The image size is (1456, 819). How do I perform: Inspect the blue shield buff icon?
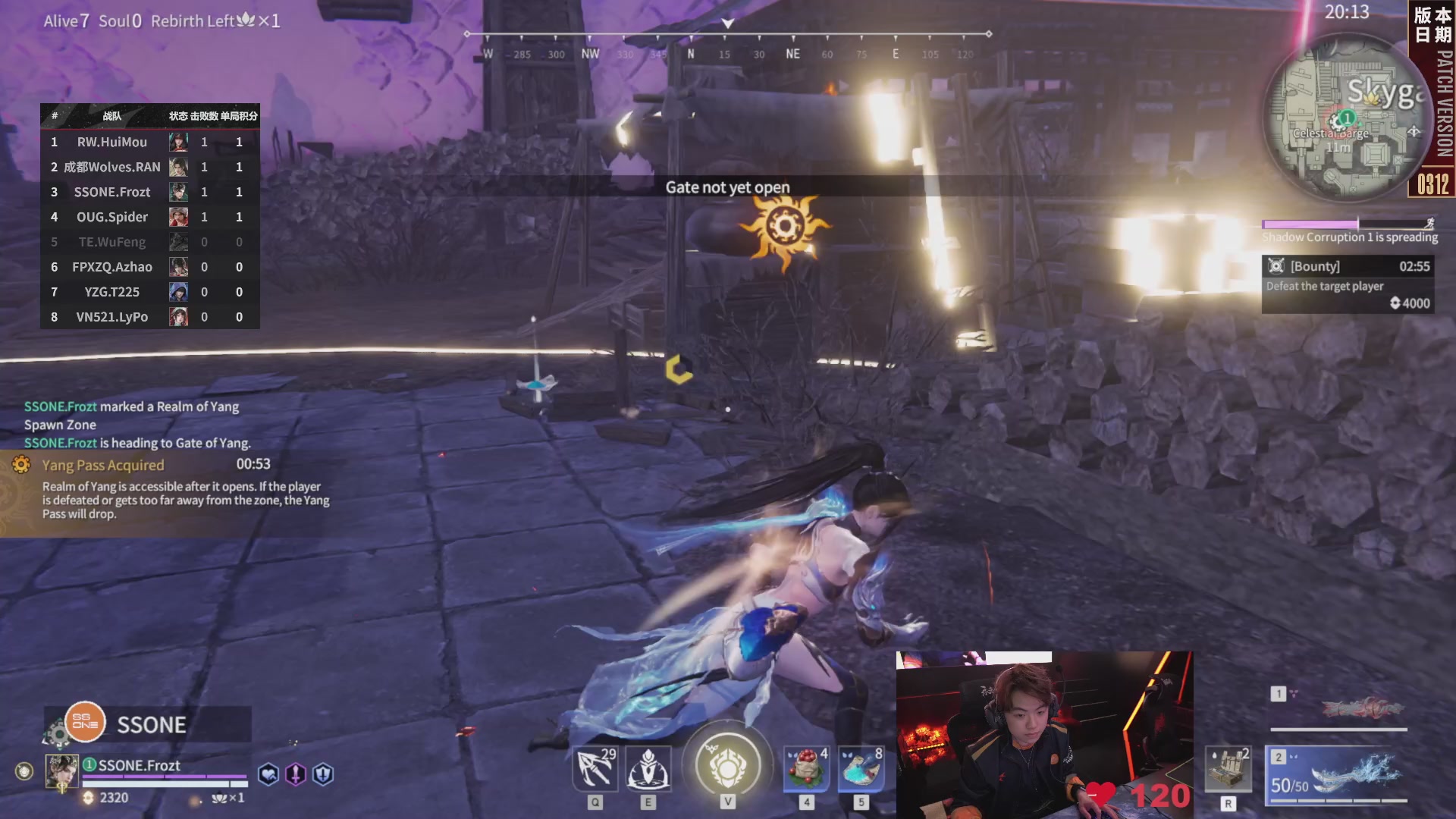(x=323, y=774)
